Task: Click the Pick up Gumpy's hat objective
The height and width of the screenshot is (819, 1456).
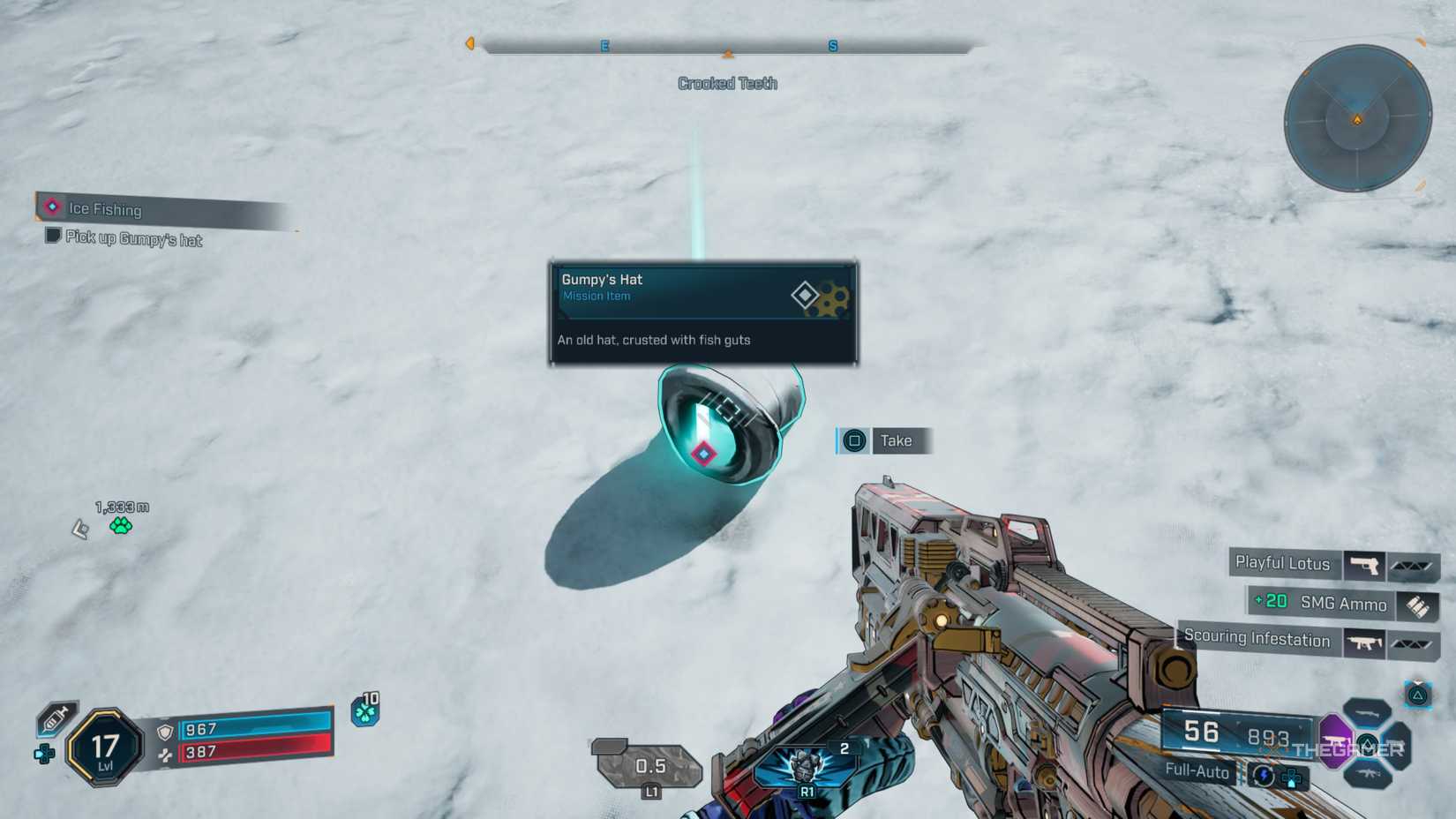Action: 131,239
